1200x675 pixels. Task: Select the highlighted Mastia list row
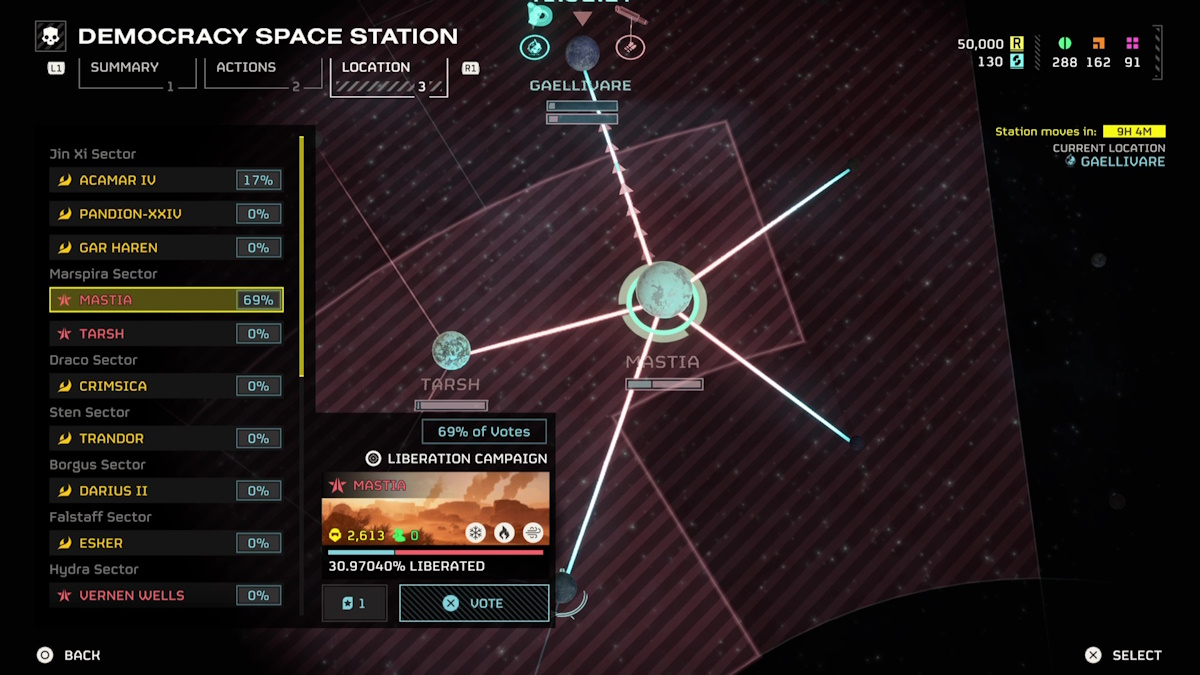click(166, 300)
